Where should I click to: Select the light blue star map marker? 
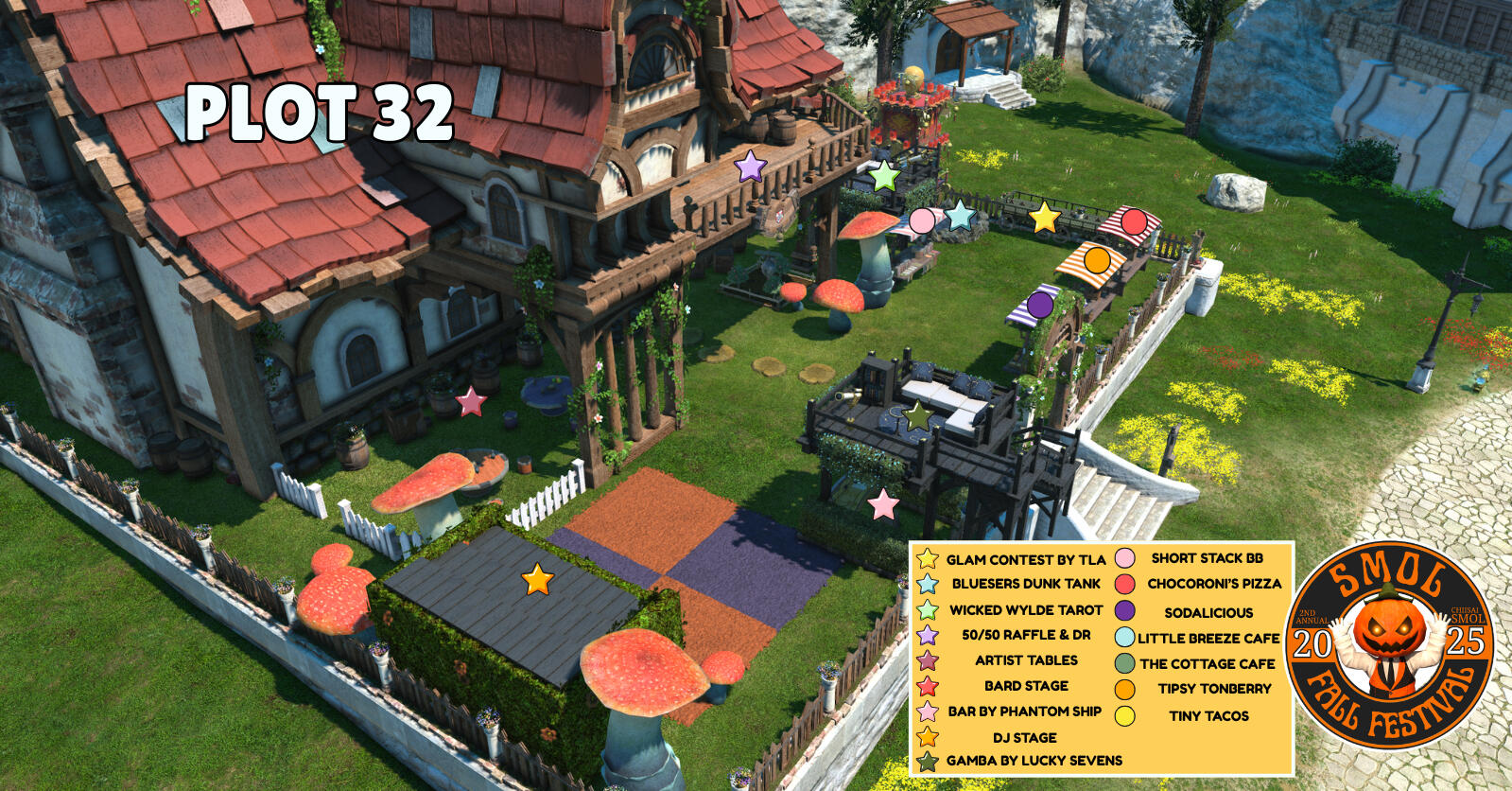(960, 216)
